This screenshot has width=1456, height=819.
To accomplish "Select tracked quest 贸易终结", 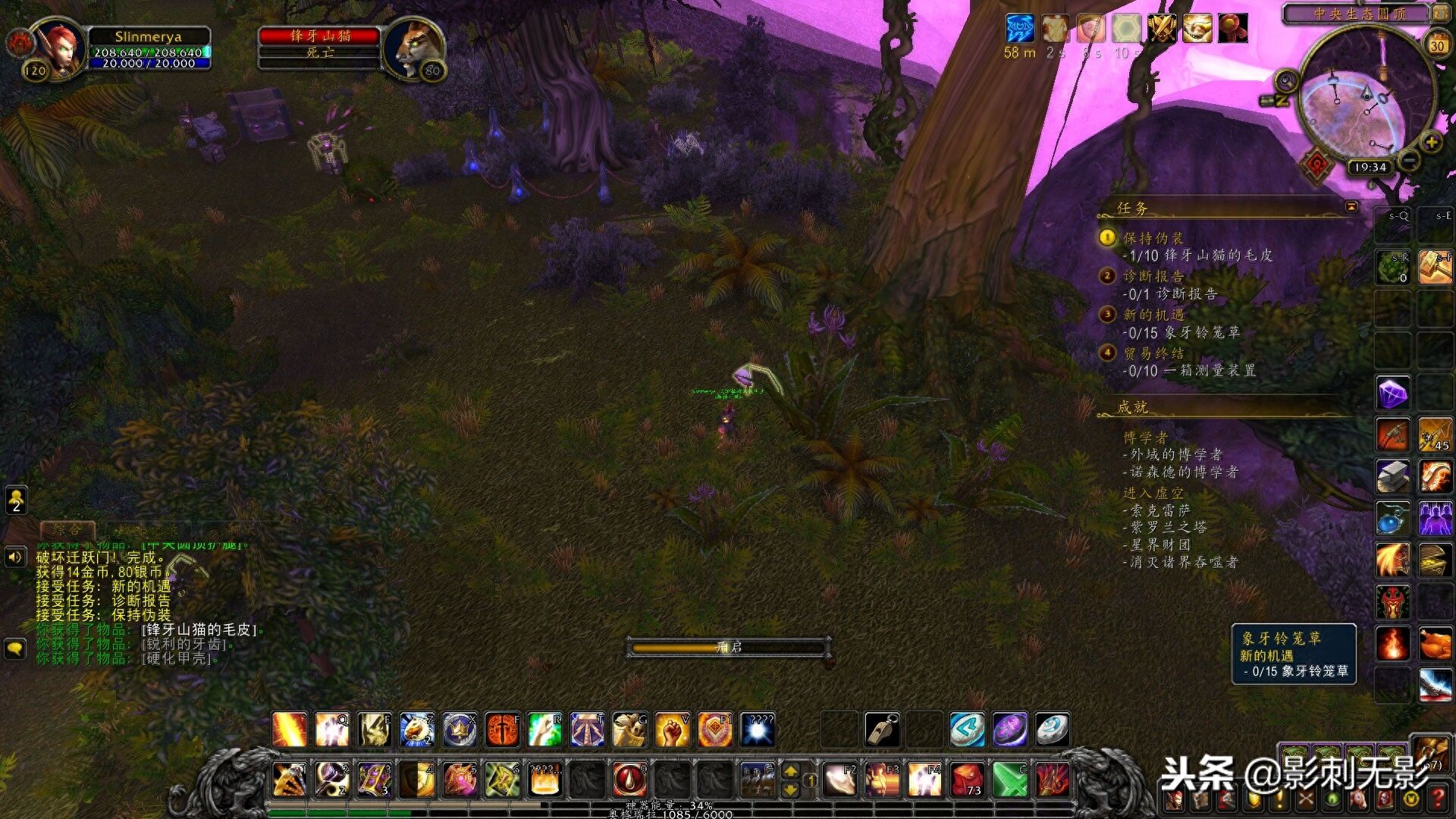I will click(x=1153, y=353).
